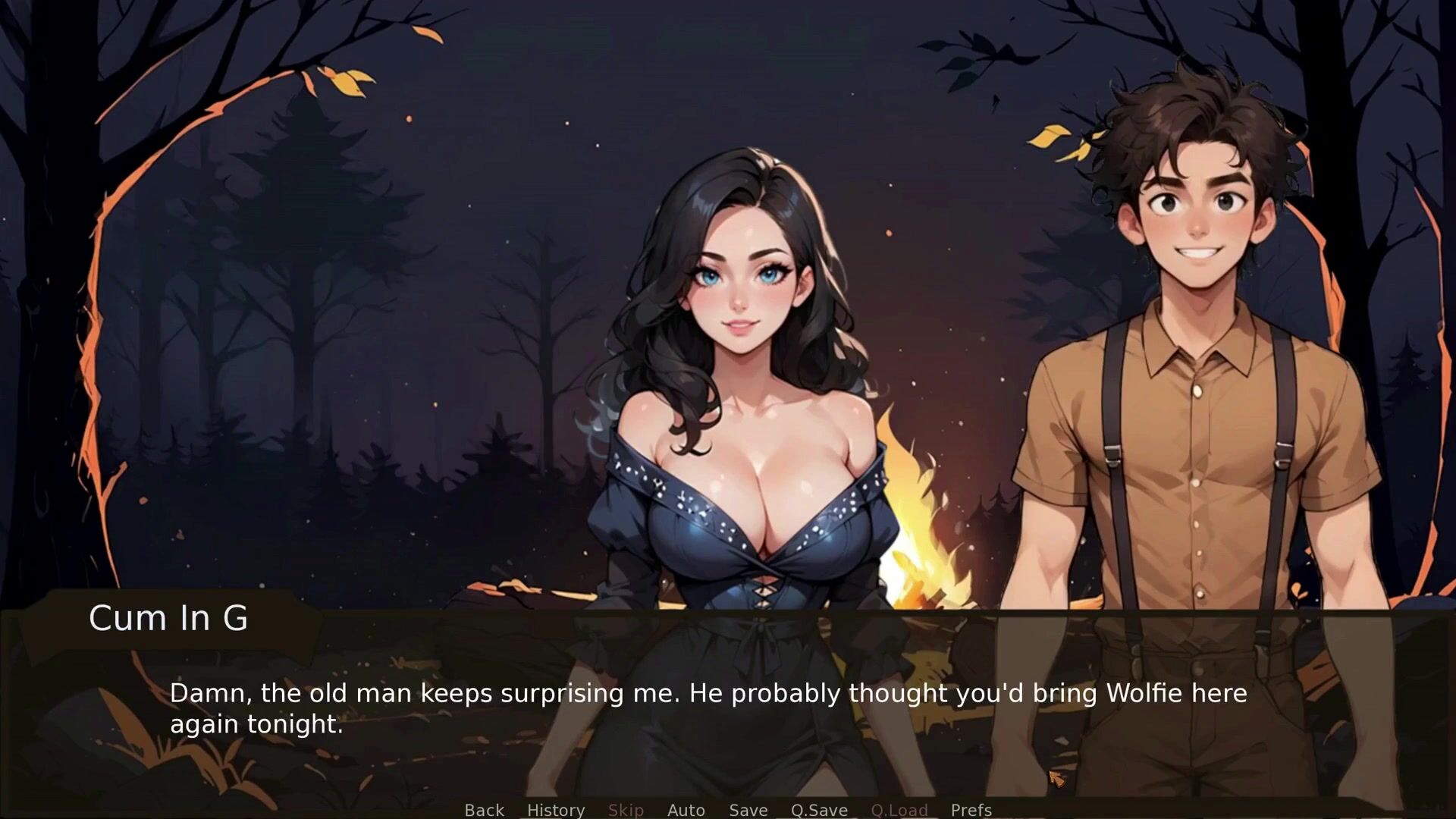Open the Save menu
1456x819 pixels.
(x=748, y=809)
